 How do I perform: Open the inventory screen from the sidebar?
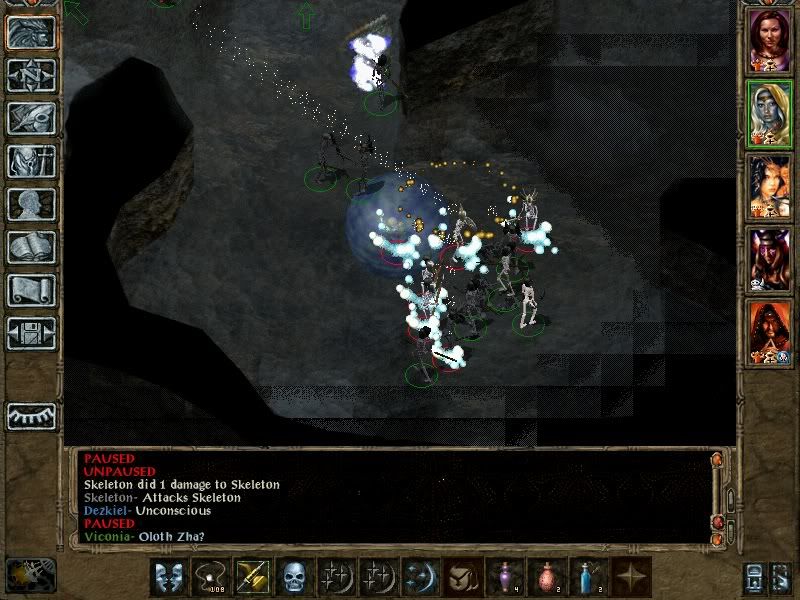(x=31, y=161)
